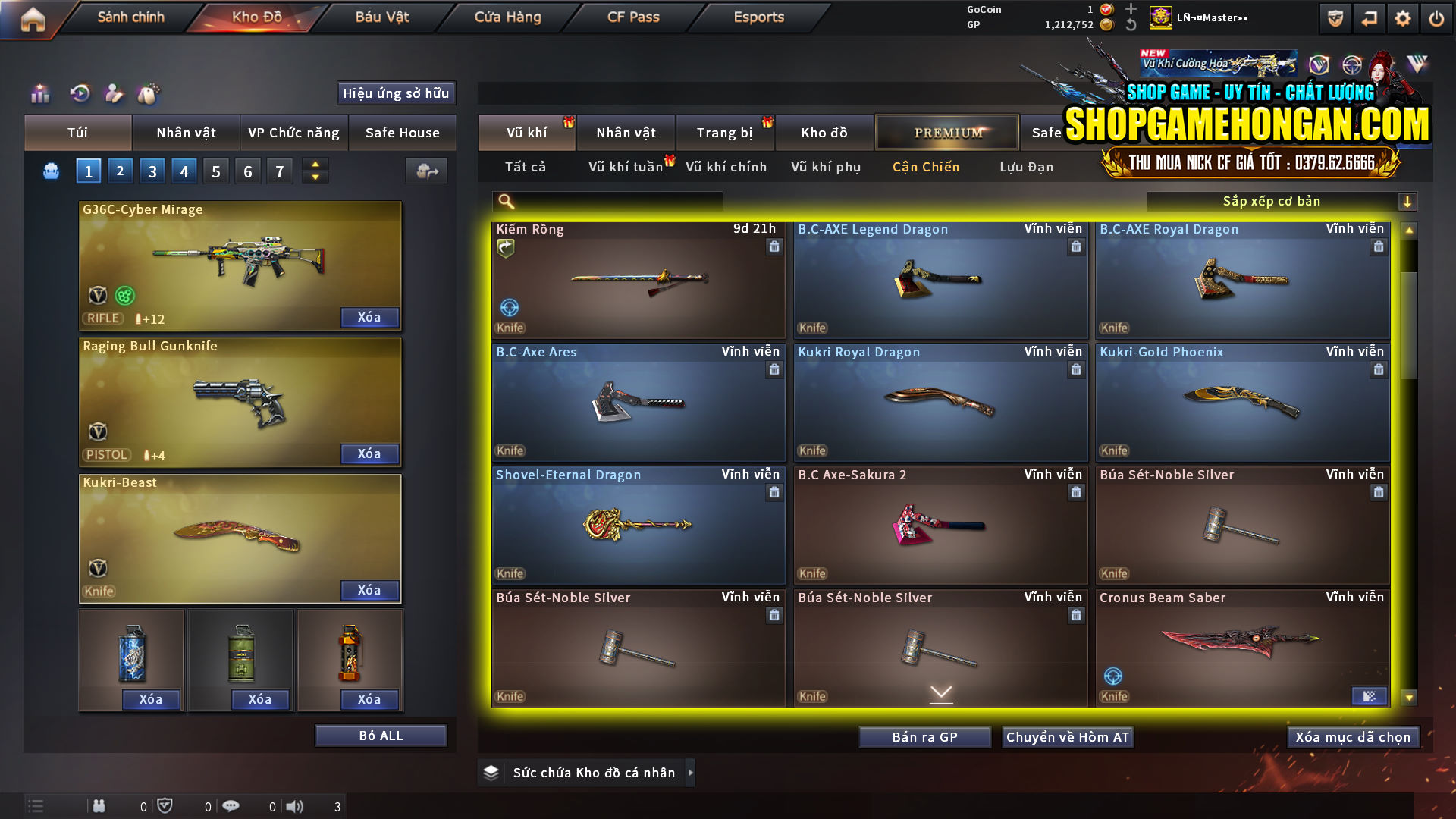Click the trash icon on Kiếm Rồng
The width and height of the screenshot is (1456, 819).
[774, 246]
